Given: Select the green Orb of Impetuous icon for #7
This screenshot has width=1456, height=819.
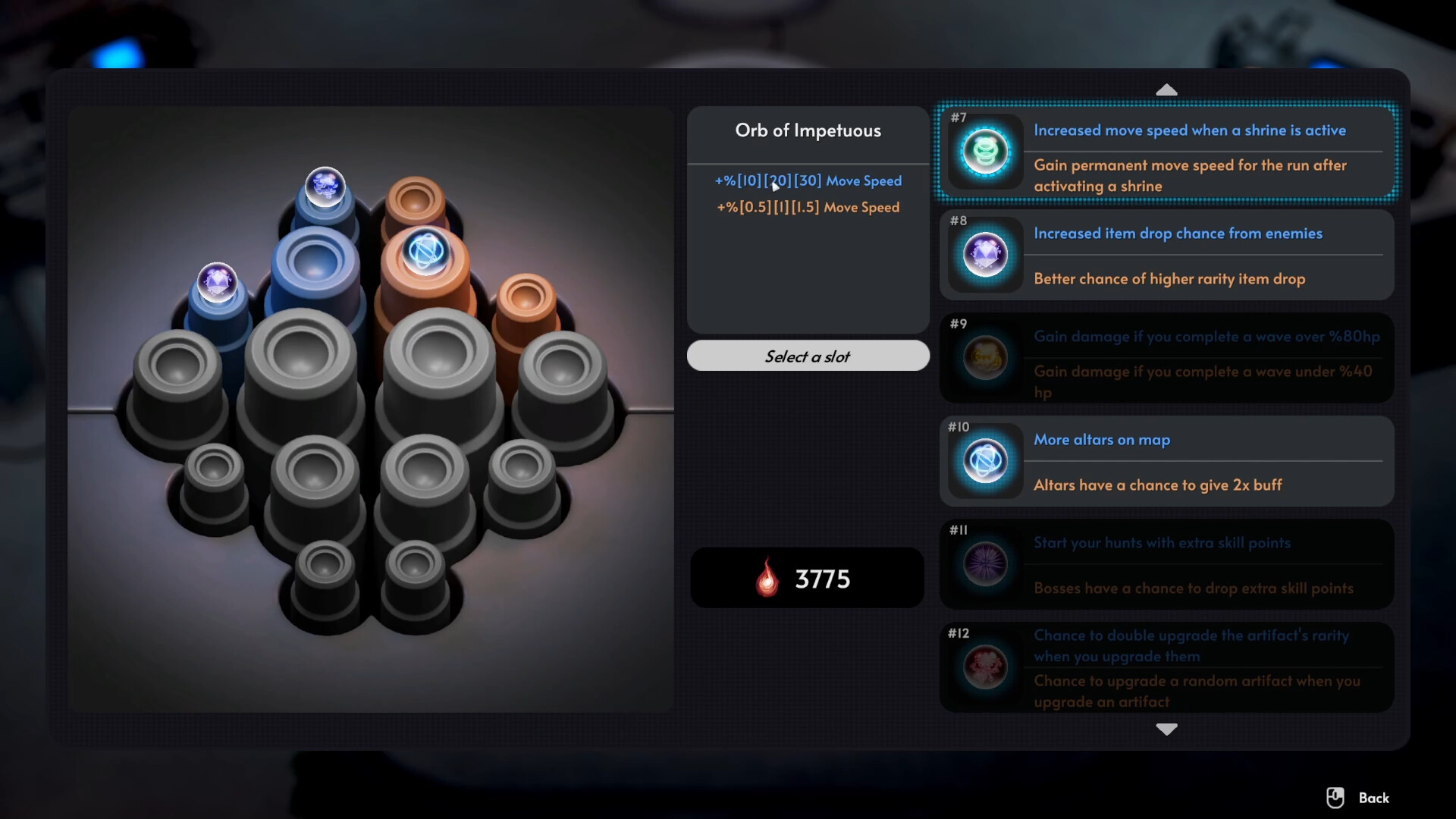Looking at the screenshot, I should coord(984,152).
